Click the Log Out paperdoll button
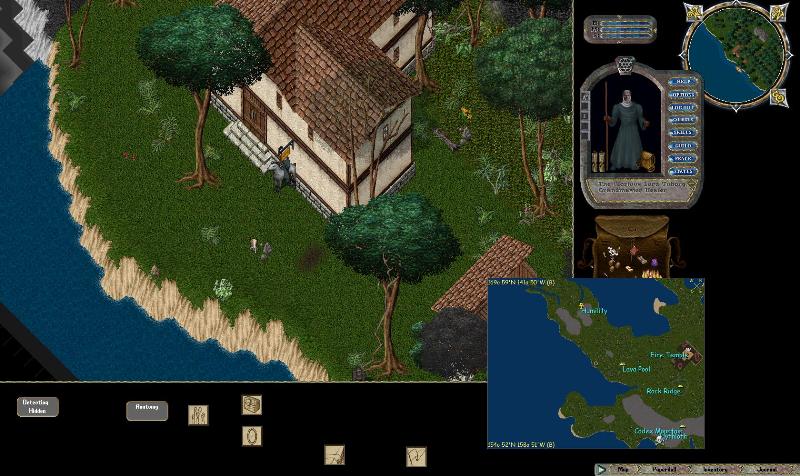Screen dimensions: 800x476 682,107
